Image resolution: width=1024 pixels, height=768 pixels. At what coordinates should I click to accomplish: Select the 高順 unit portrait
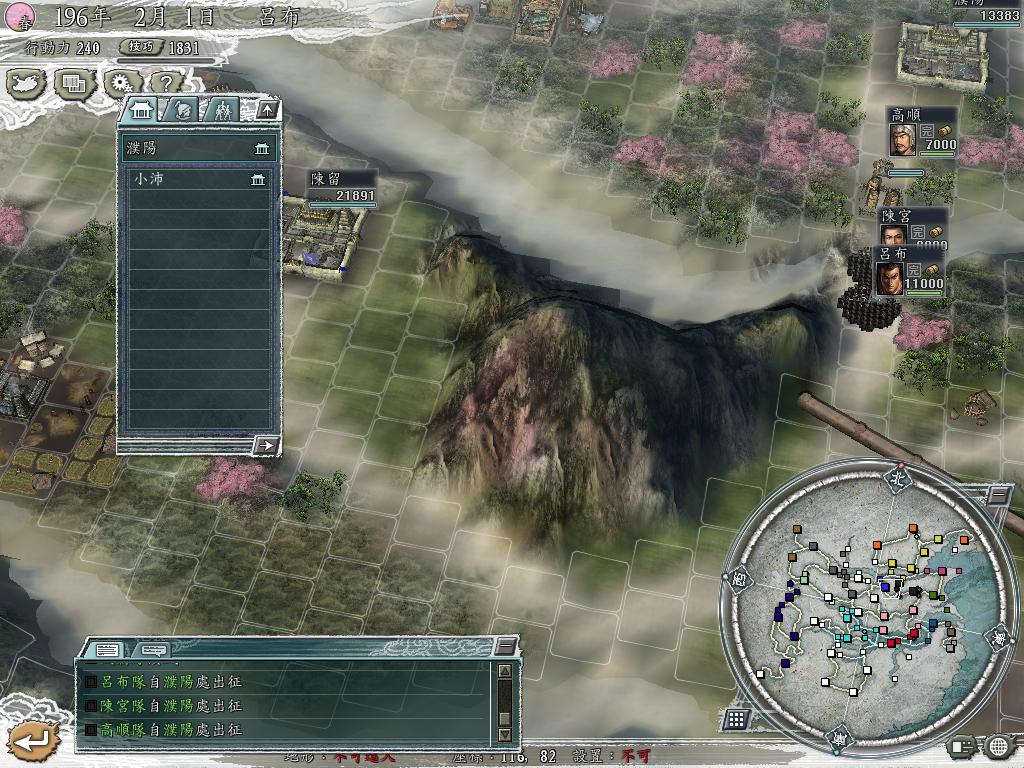(x=903, y=139)
